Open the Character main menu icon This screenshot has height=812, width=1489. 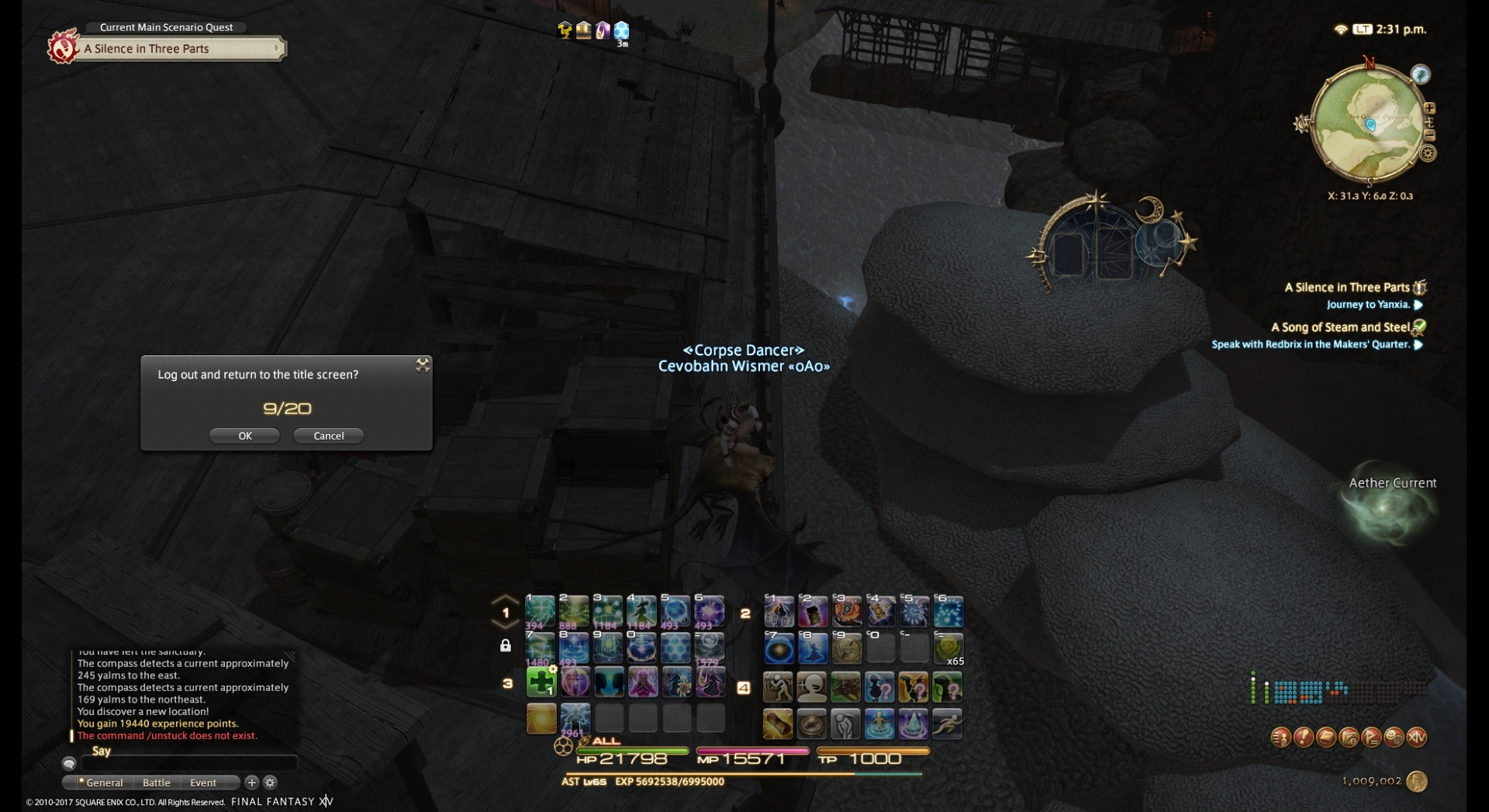click(1281, 738)
